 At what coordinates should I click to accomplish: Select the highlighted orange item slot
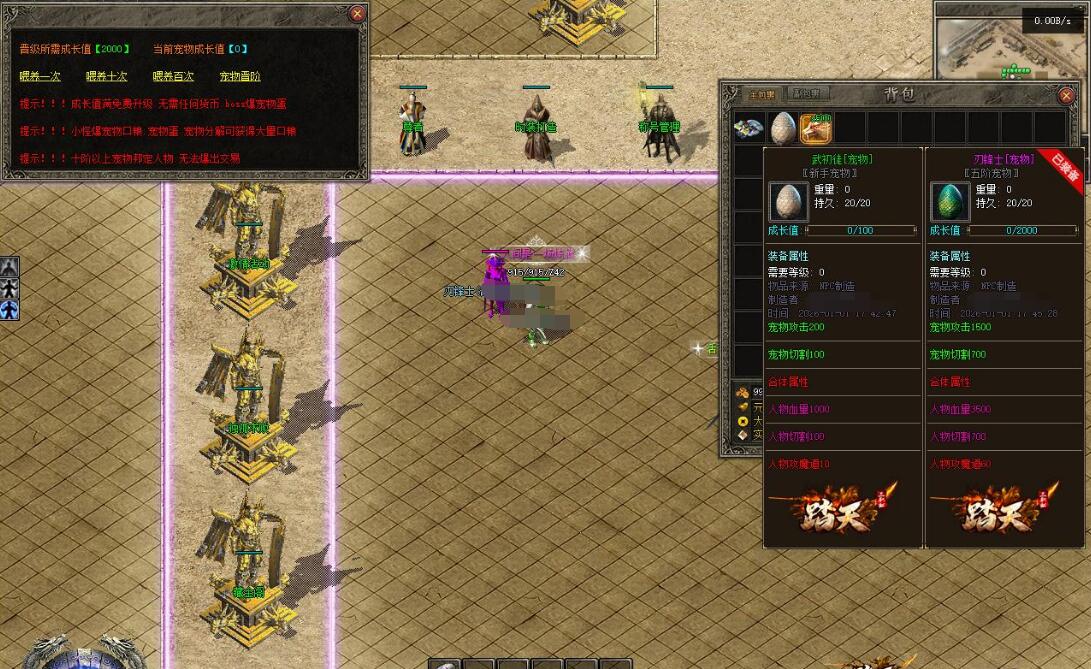point(817,128)
